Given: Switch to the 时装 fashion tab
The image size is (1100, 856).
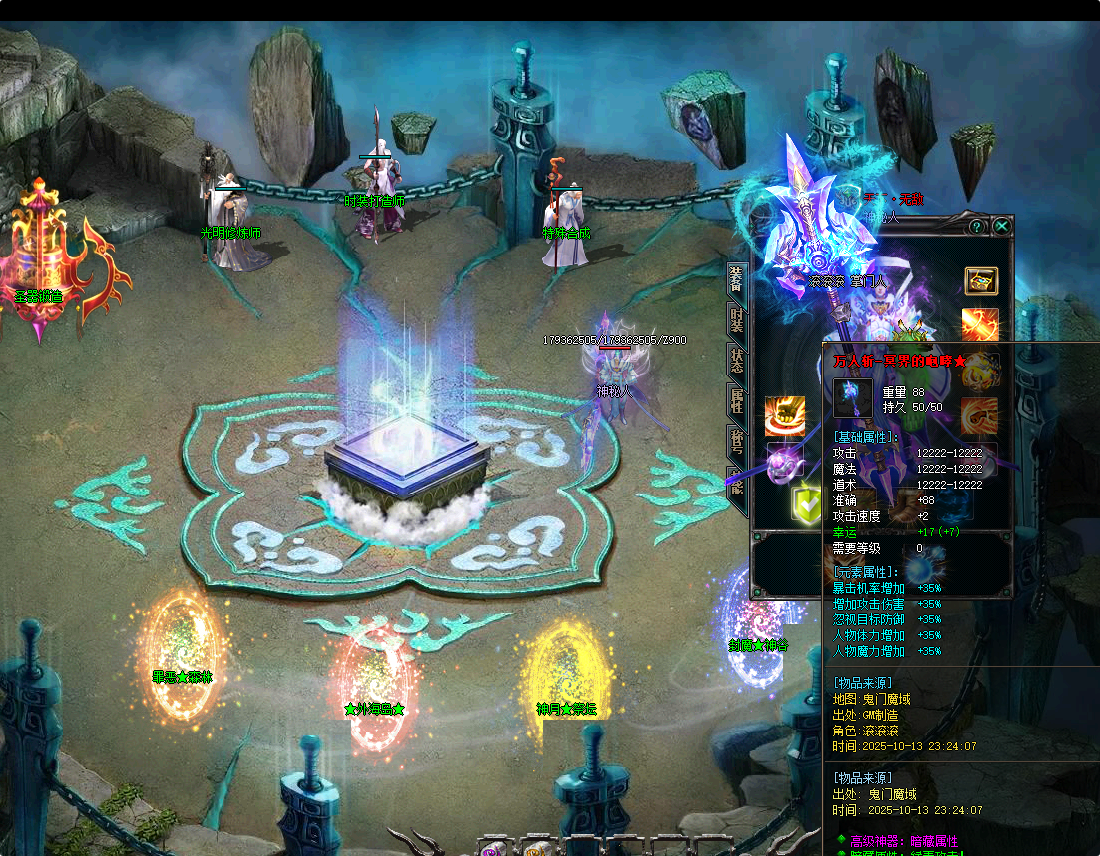Looking at the screenshot, I should pyautogui.click(x=736, y=320).
